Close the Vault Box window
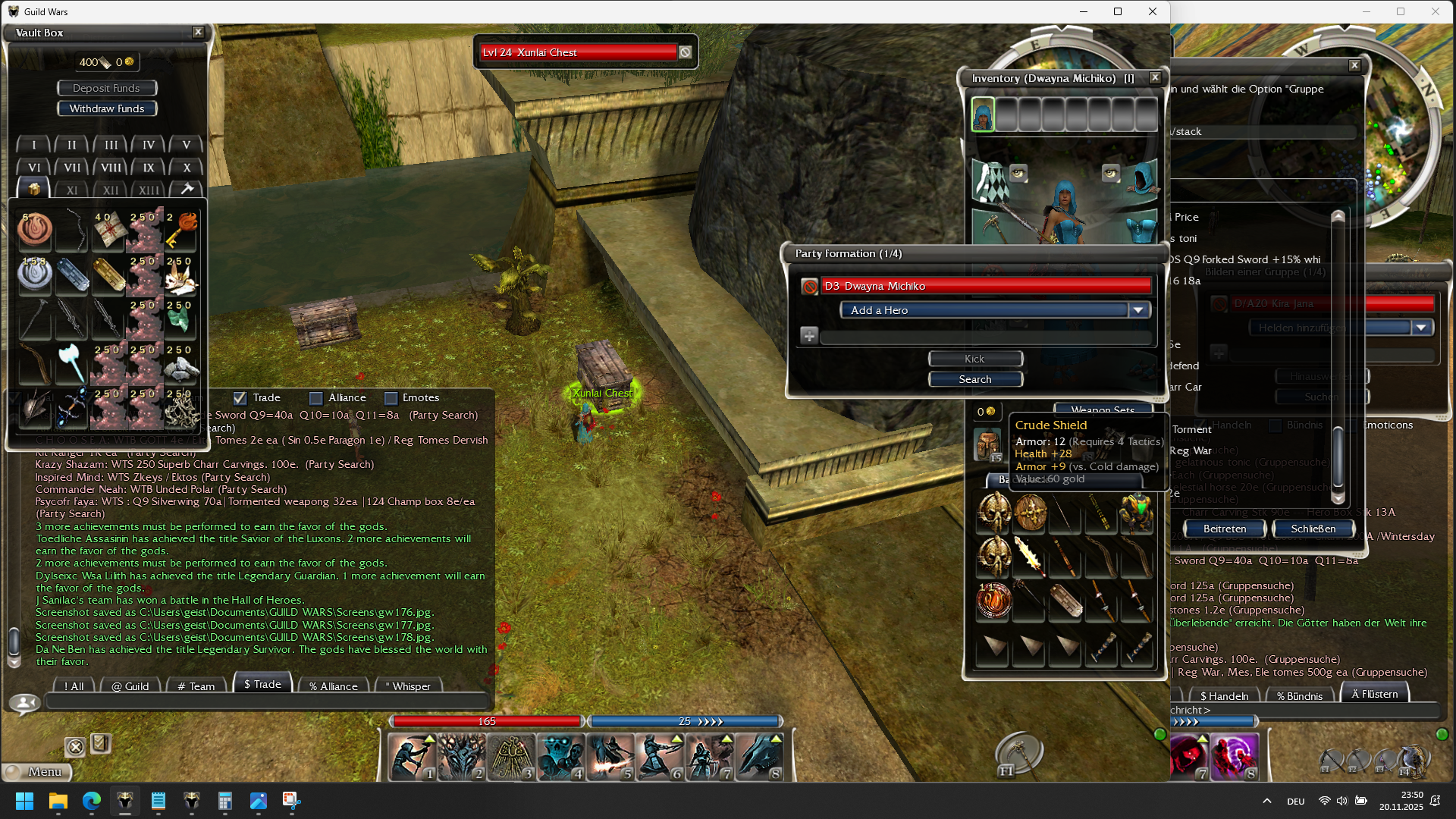 (x=198, y=32)
